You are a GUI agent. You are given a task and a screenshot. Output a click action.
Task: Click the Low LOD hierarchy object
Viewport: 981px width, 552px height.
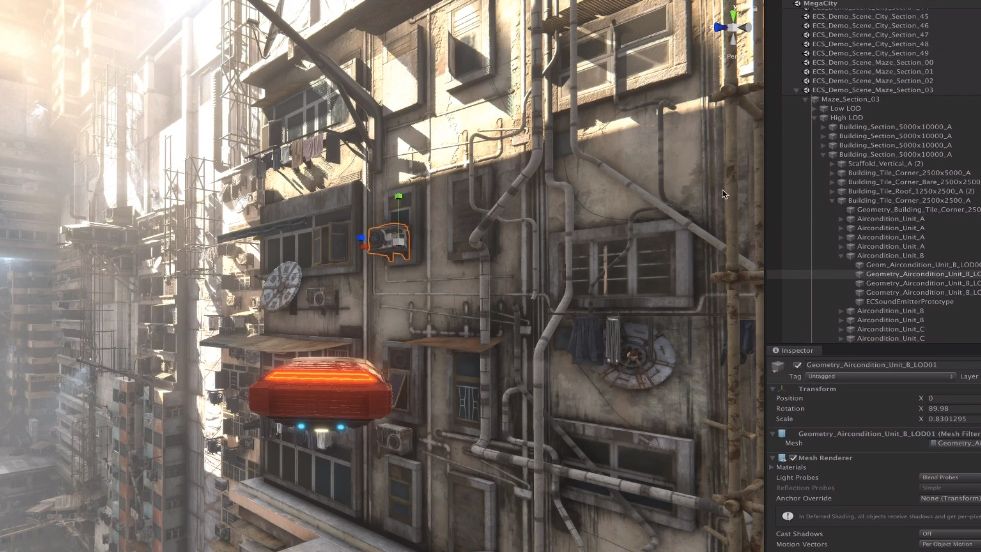[845, 108]
